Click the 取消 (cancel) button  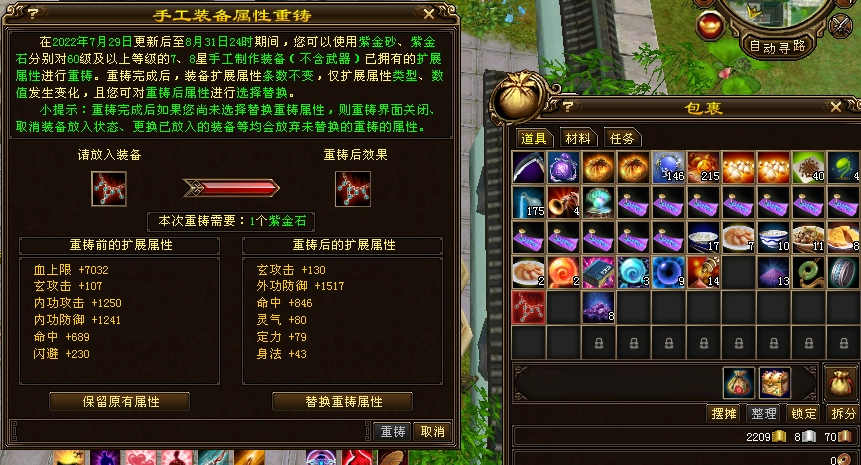tap(432, 431)
